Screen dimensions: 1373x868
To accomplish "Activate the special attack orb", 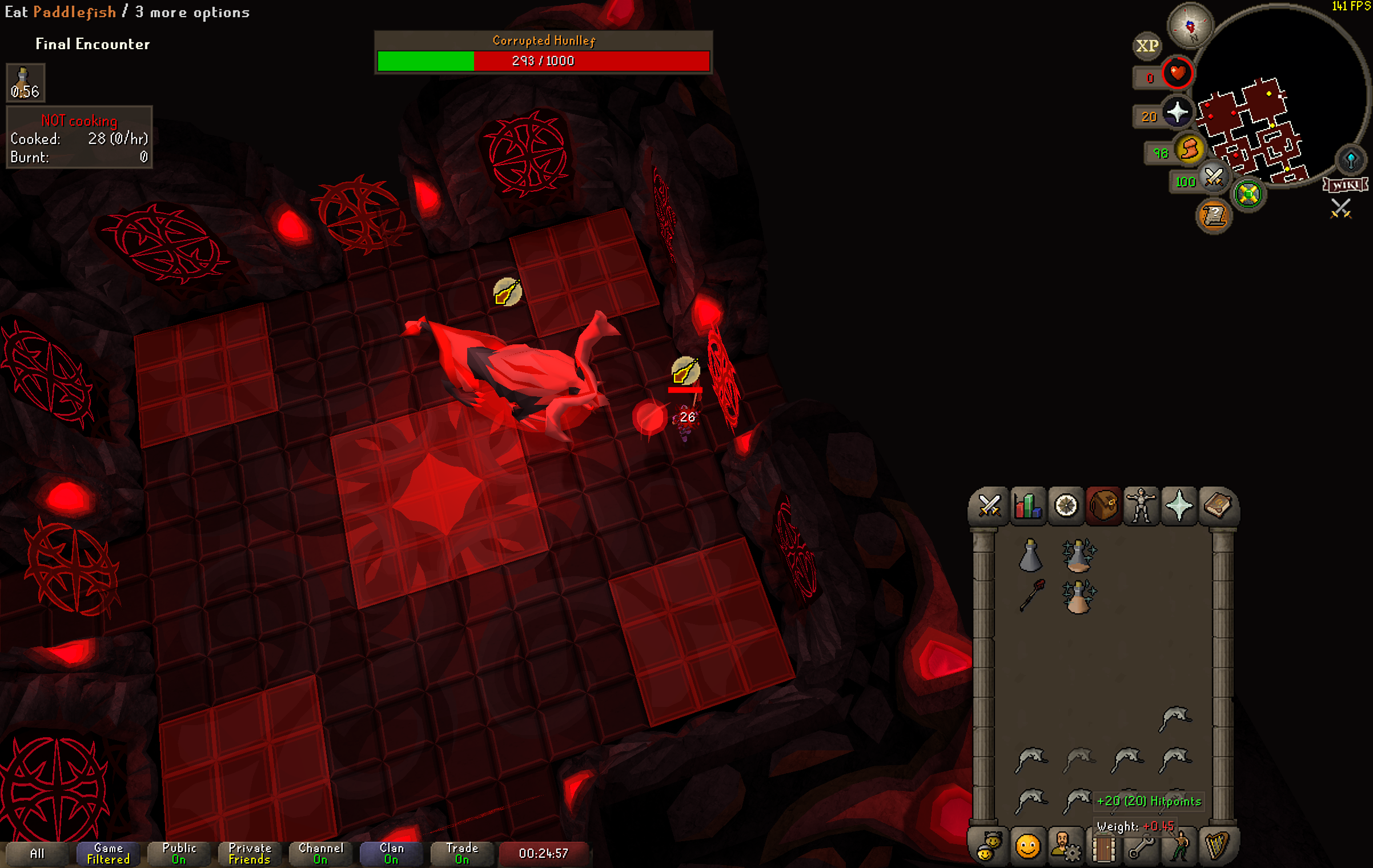I will point(1213,178).
